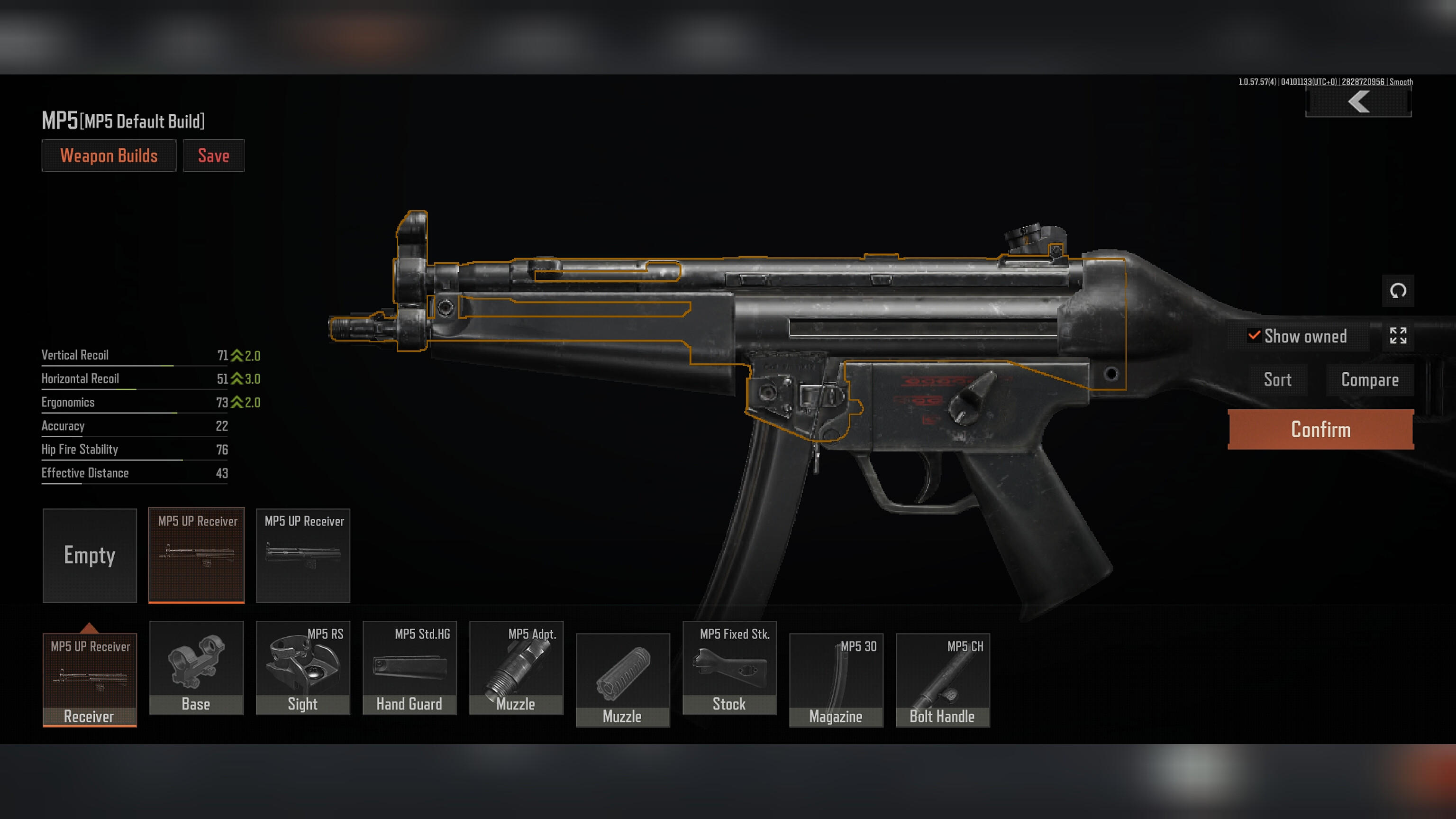This screenshot has height=819, width=1456.
Task: Go back using the arrow button
Action: 1357,102
